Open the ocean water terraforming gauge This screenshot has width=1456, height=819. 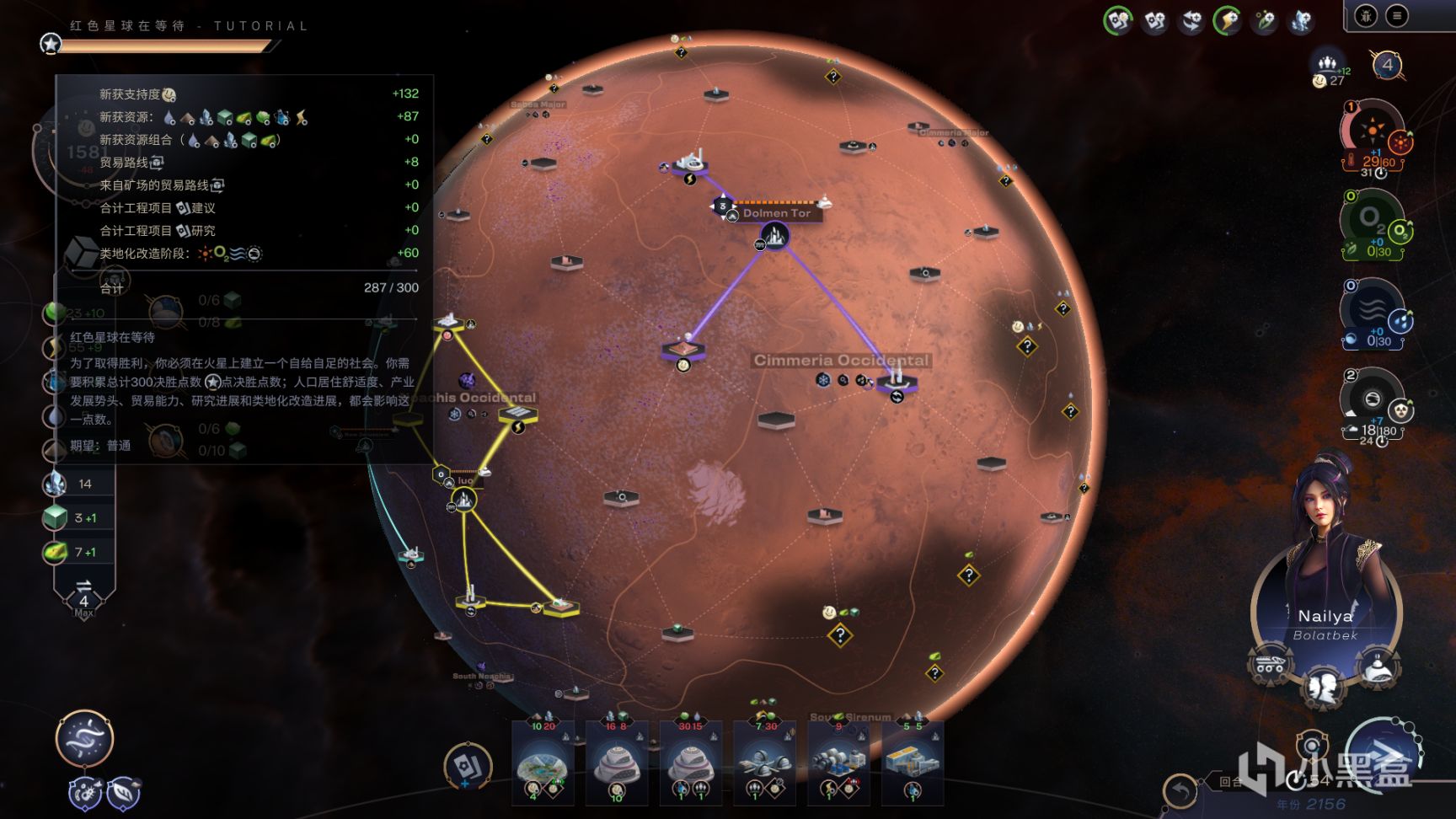coord(1372,309)
